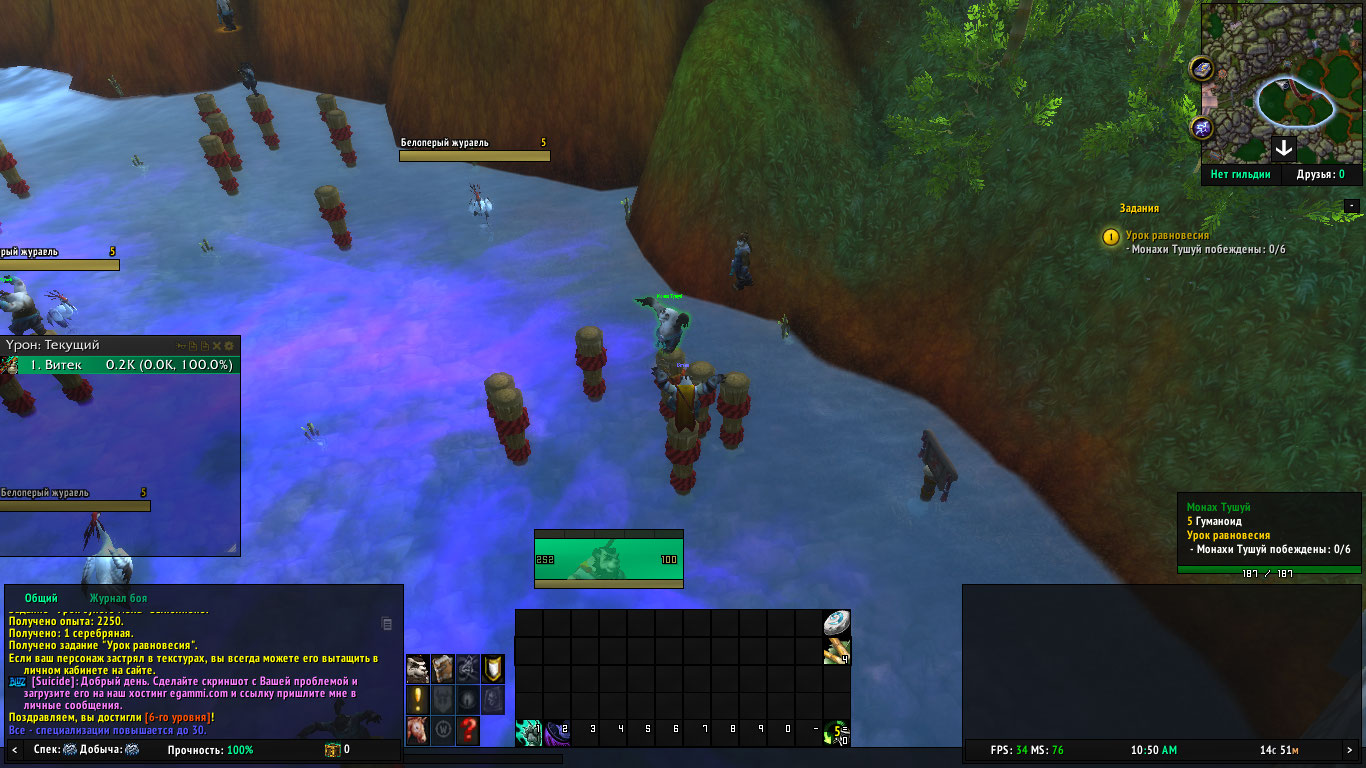This screenshot has width=1366, height=768.
Task: Open the Нет гильдии guild panel
Action: (1240, 174)
